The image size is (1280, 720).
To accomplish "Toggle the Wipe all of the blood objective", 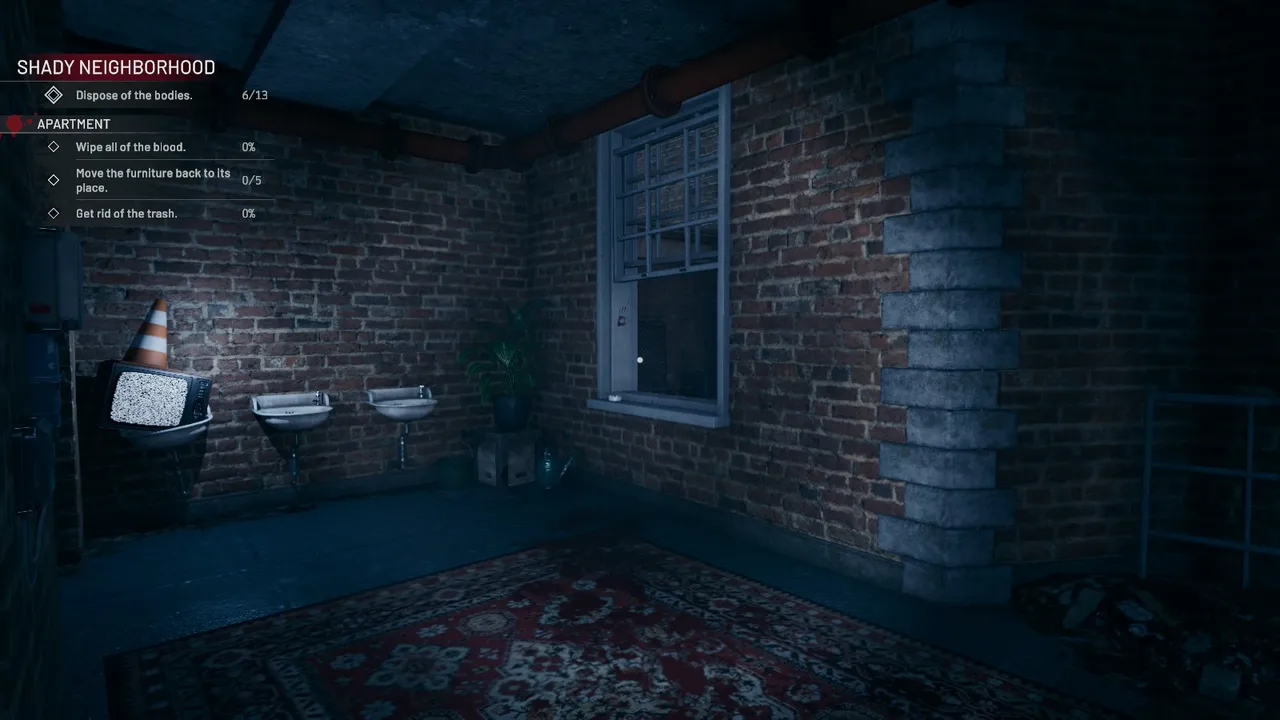I will click(131, 147).
